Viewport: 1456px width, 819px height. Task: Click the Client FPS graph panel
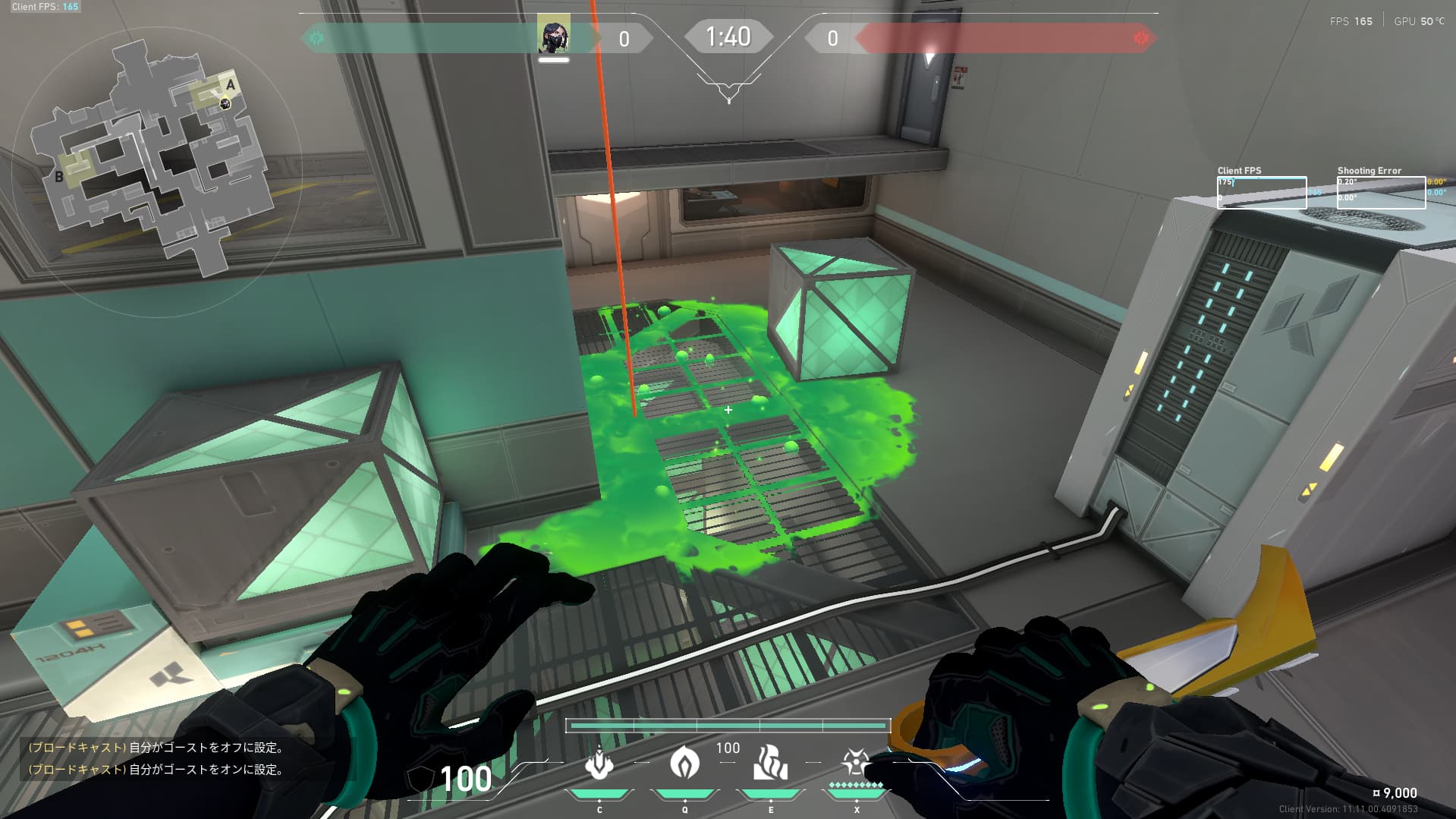point(1261,193)
